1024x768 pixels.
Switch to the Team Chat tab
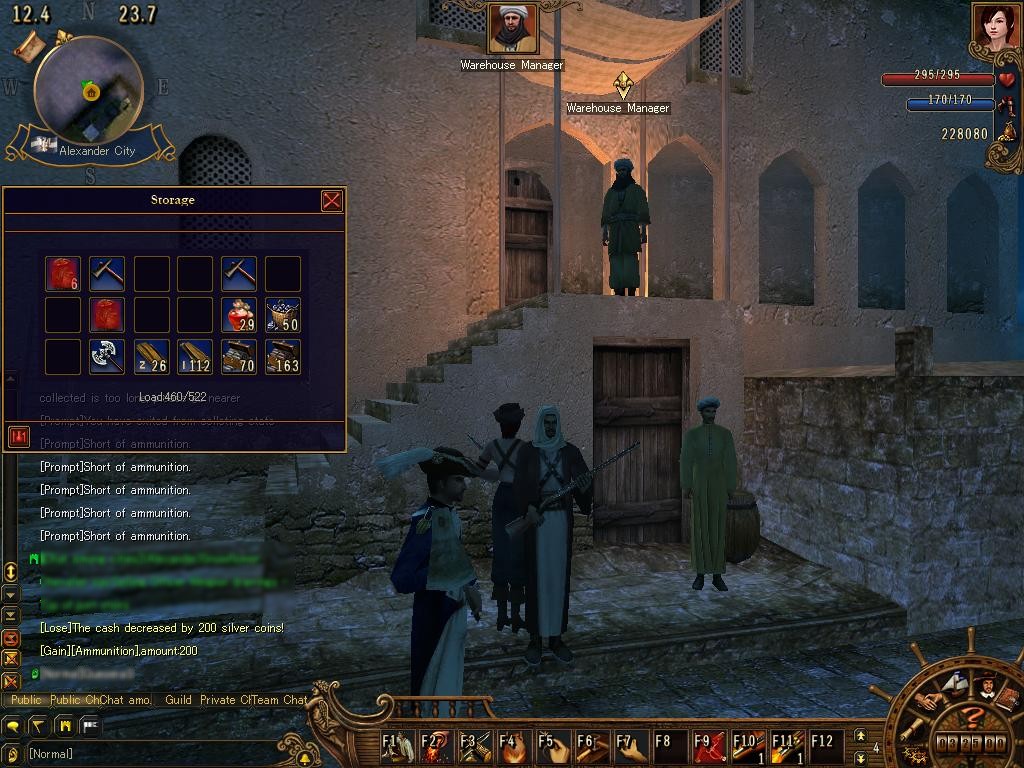pyautogui.click(x=280, y=700)
